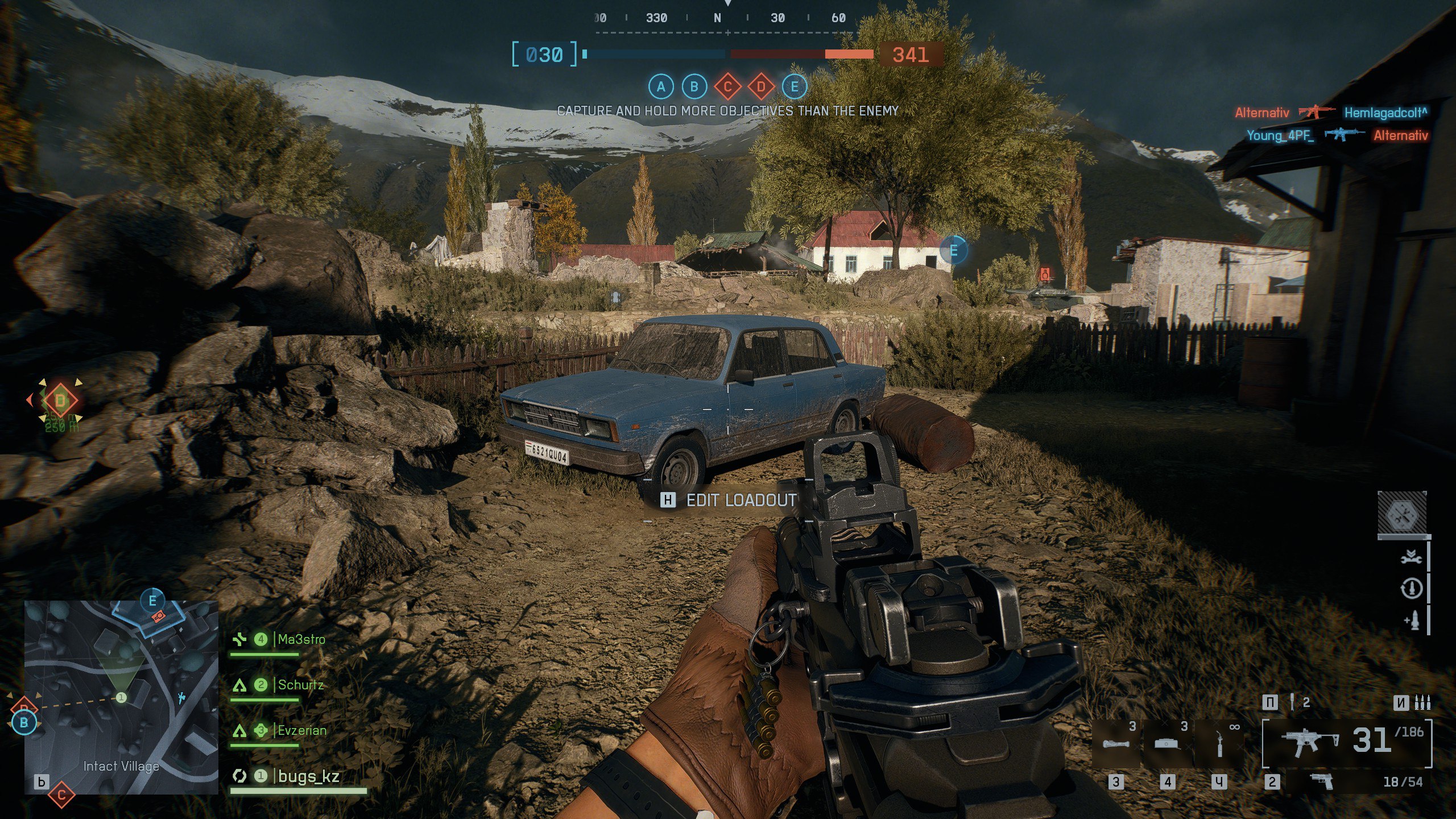Click the wrench repair trait icon
1456x819 pixels.
pos(1410,557)
